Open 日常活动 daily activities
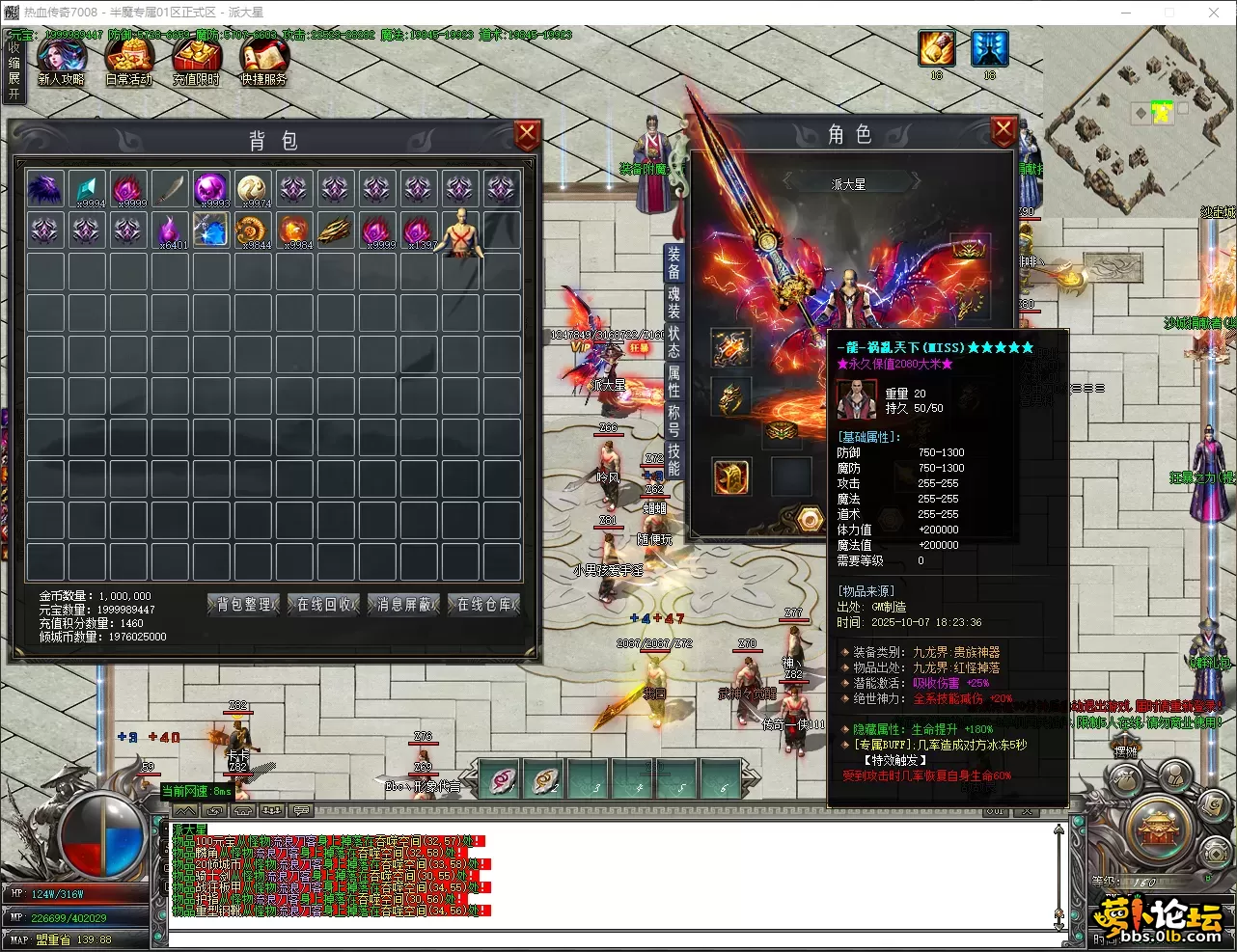Image resolution: width=1237 pixels, height=952 pixels. [x=128, y=61]
